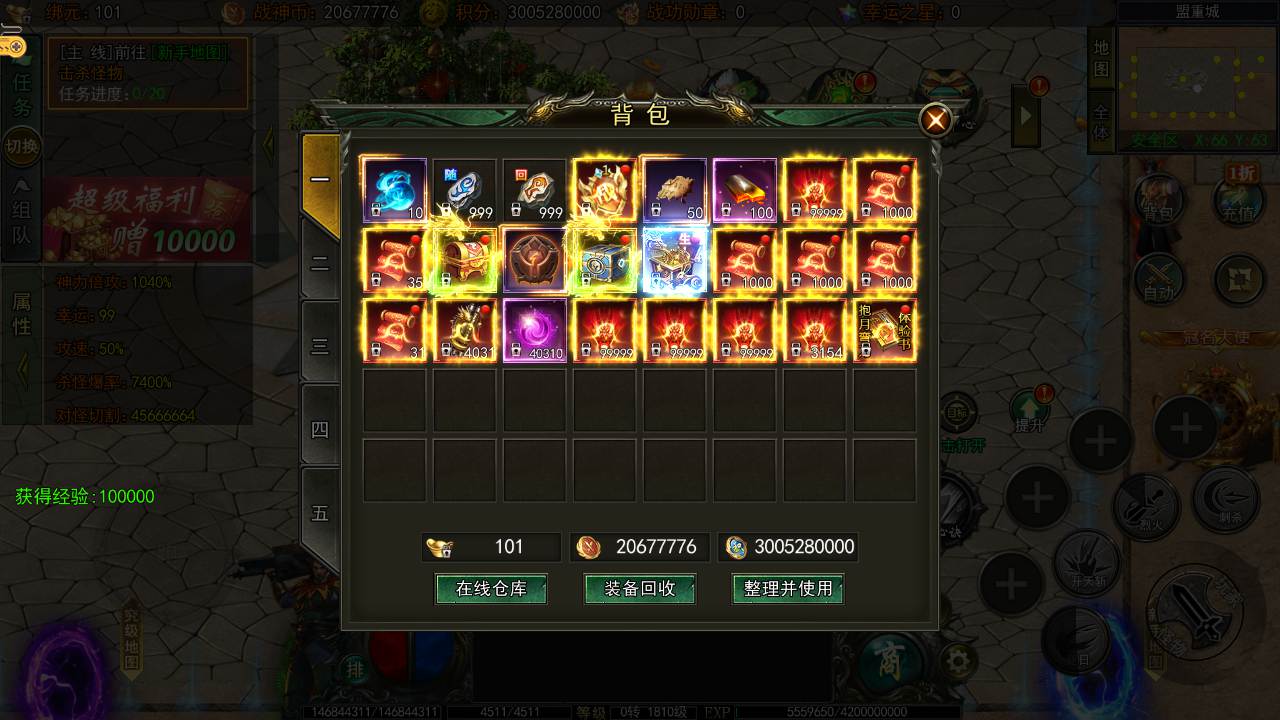
Task: Select the purple vortex orb item
Action: 535,330
